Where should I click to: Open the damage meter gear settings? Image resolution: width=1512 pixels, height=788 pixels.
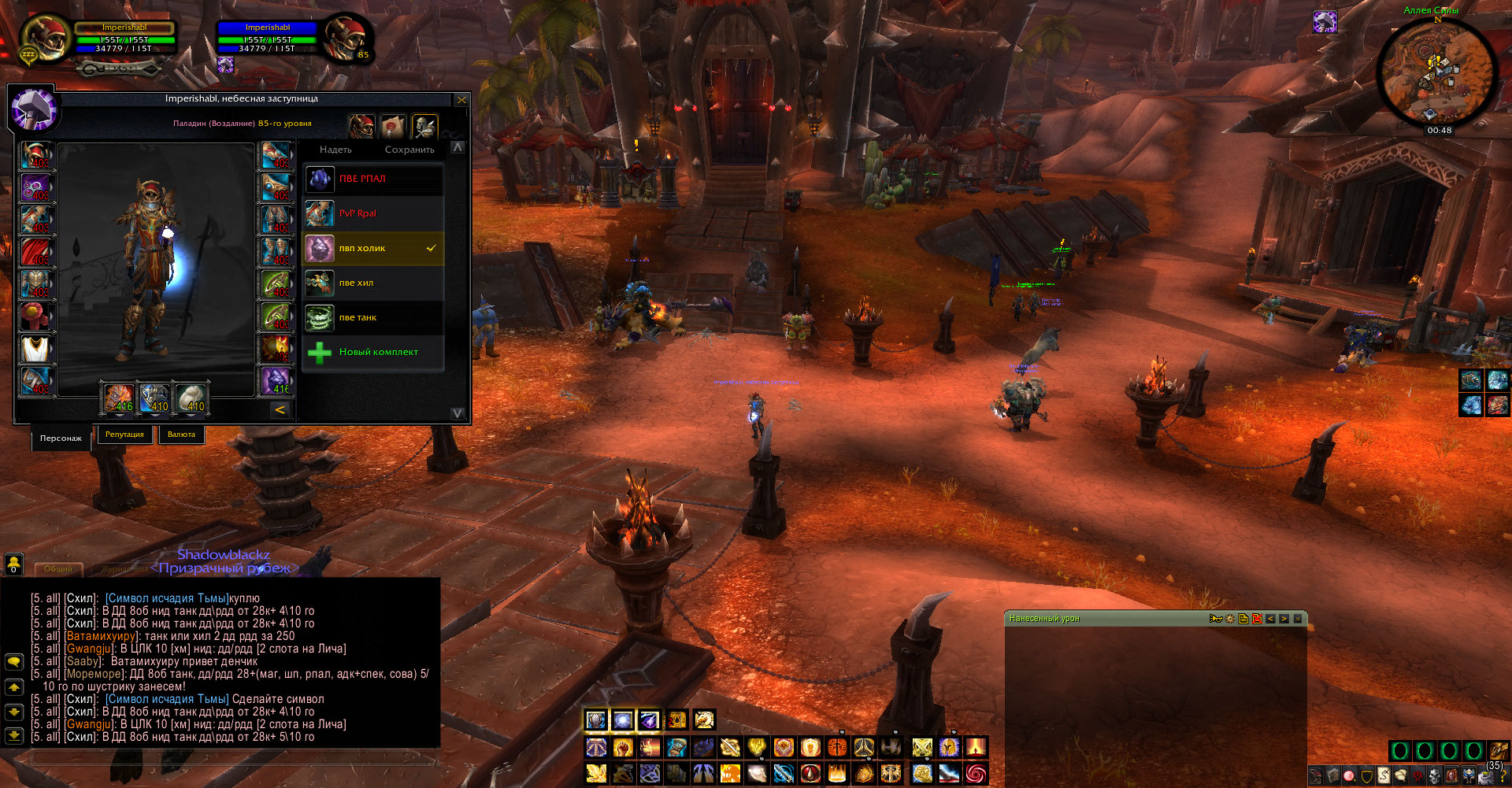coord(1230,619)
